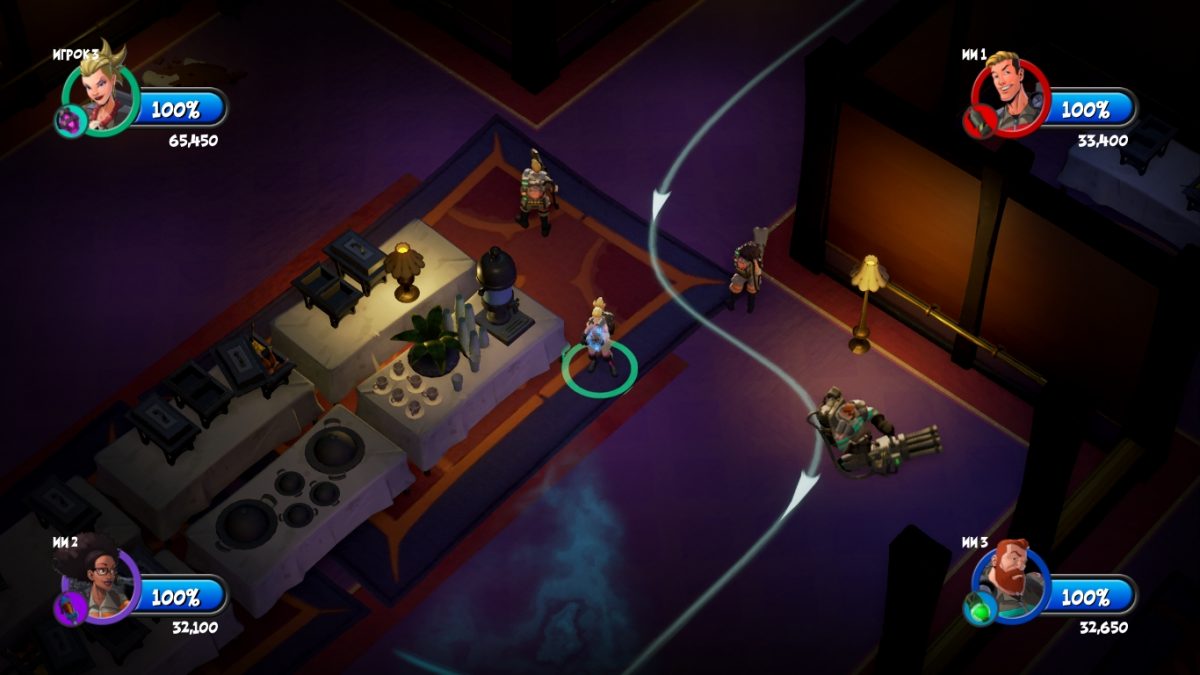Click the green orb icon beside ИИ 3

[978, 609]
